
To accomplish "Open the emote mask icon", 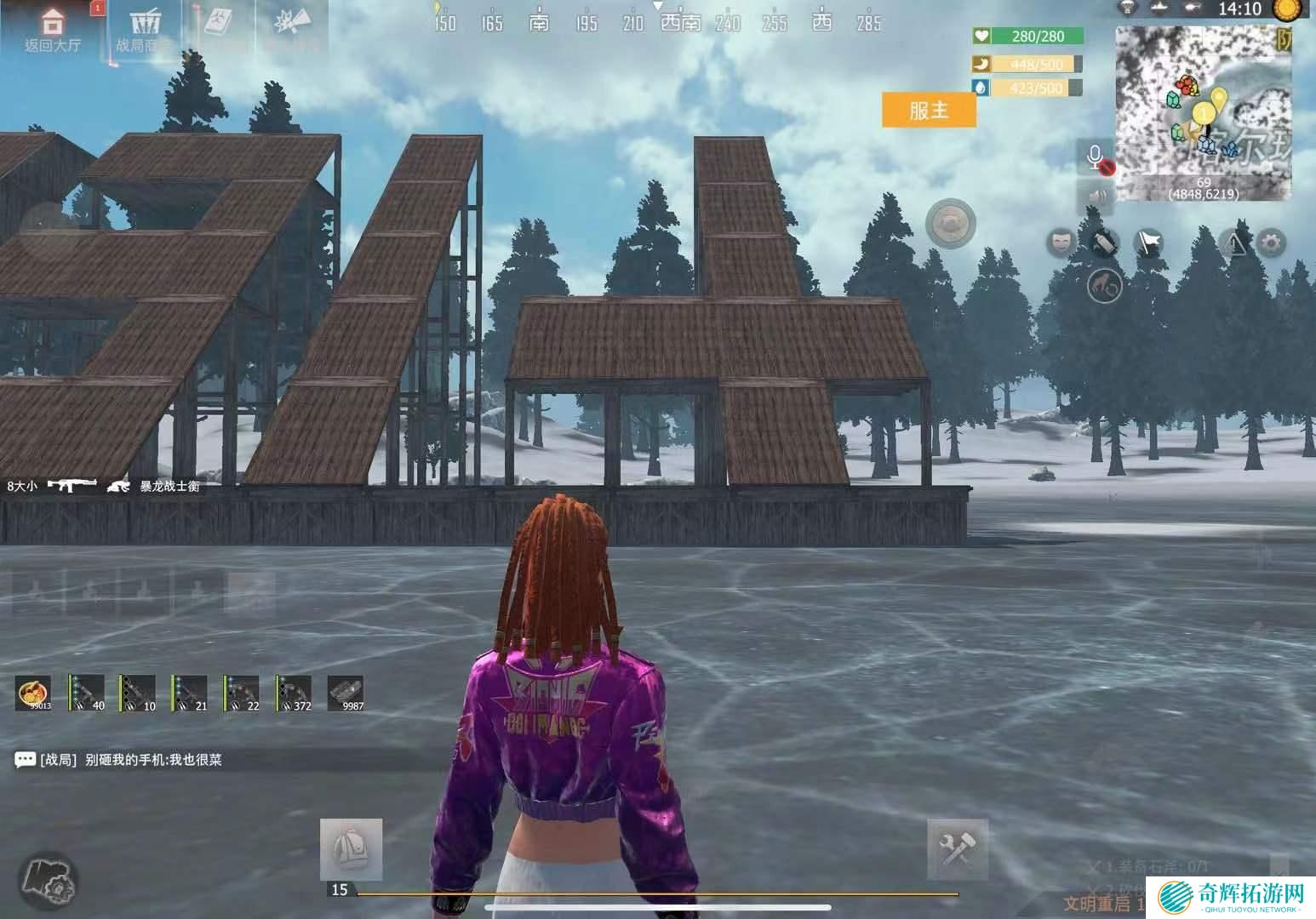I will (x=1061, y=243).
